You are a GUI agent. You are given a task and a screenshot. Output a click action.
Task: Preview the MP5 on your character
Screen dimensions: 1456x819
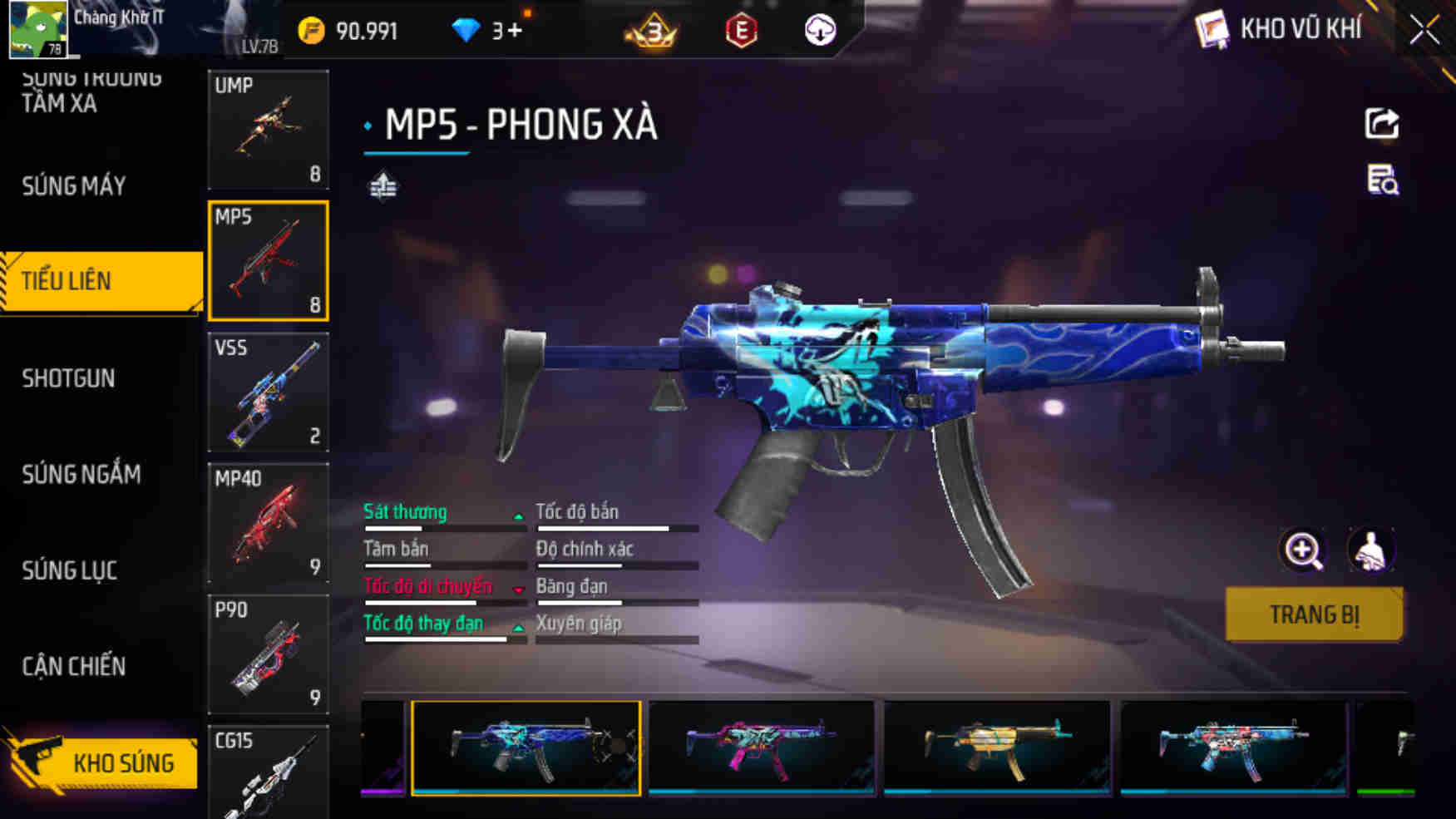tap(1372, 550)
